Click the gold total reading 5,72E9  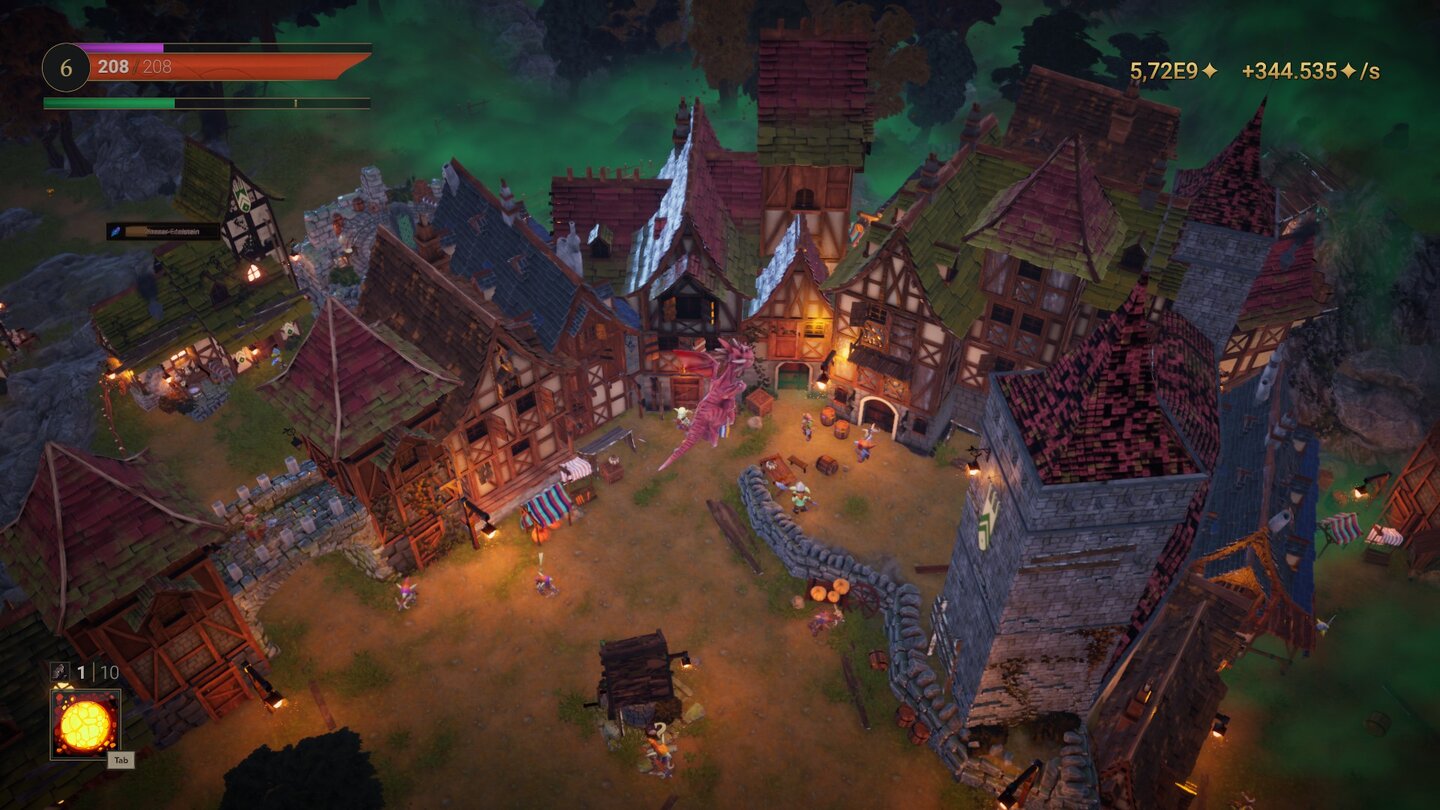(1163, 70)
